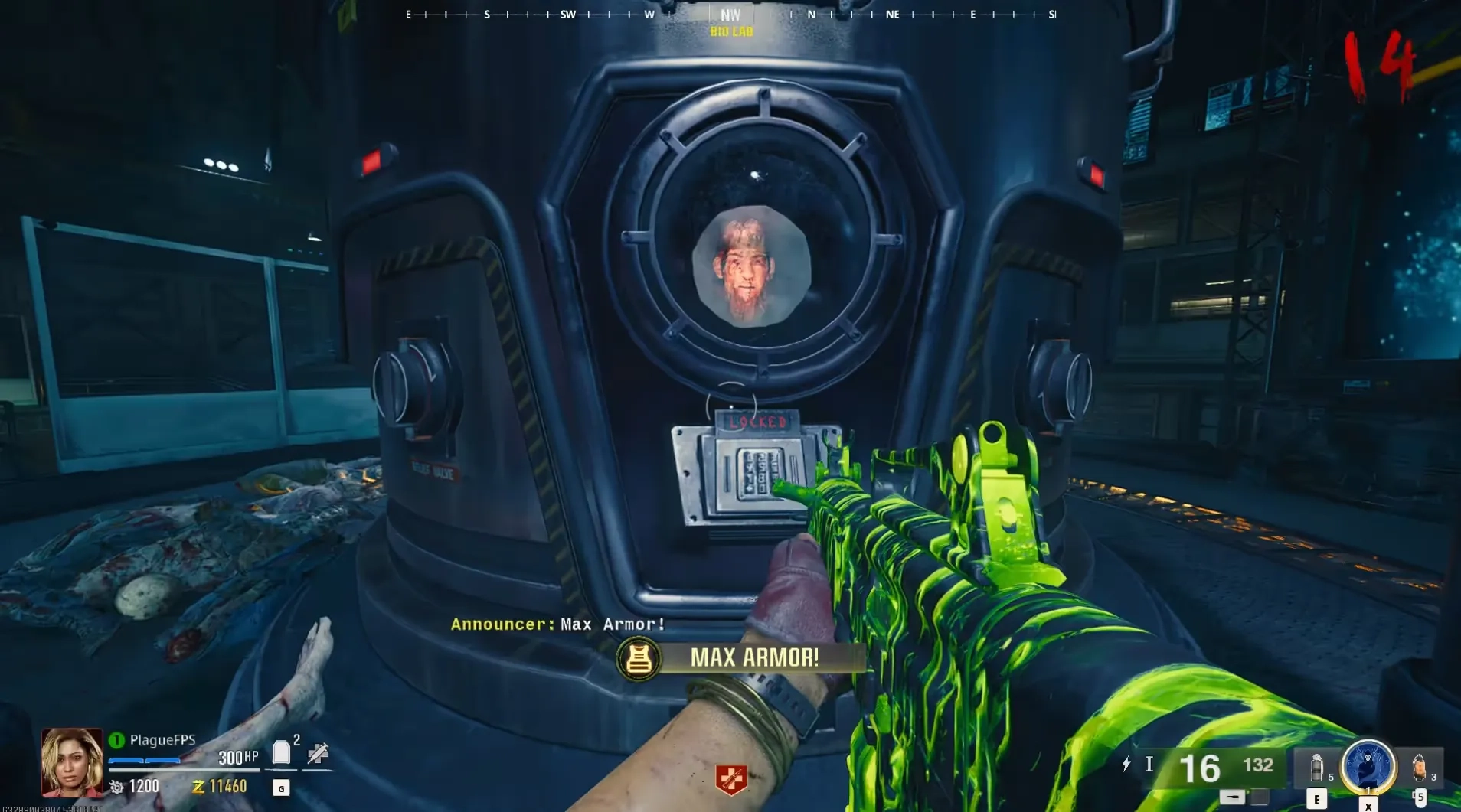The width and height of the screenshot is (1461, 812).
Task: Click the PlagueFPS character portrait
Action: tap(71, 761)
